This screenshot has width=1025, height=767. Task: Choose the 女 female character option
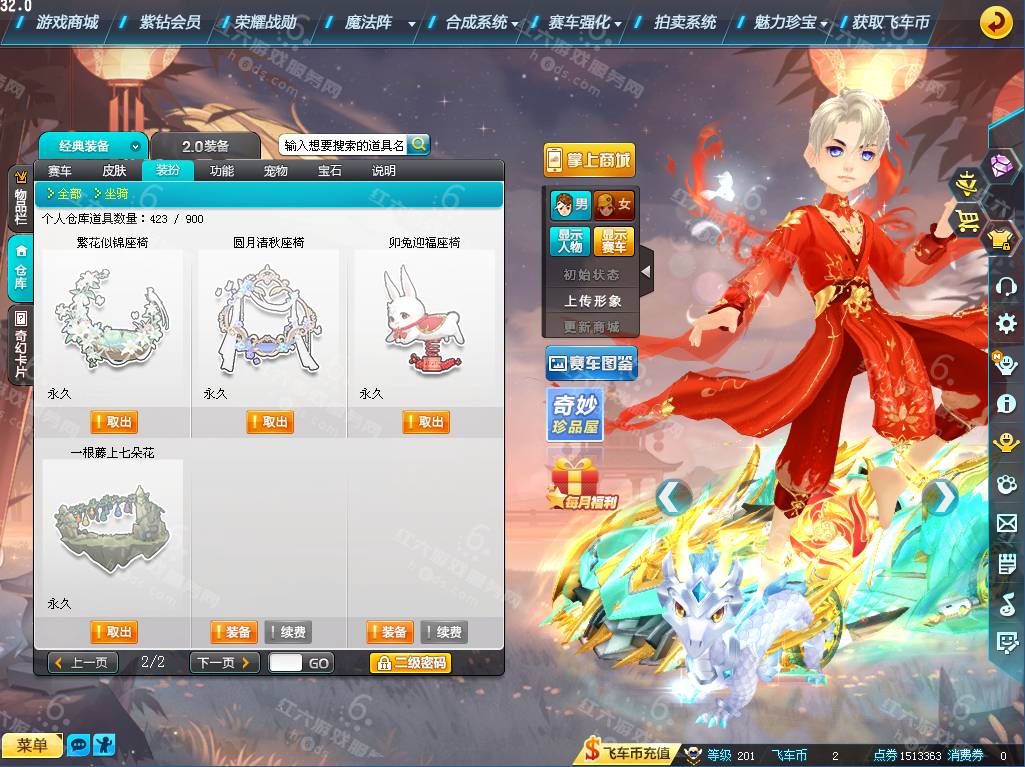point(614,206)
